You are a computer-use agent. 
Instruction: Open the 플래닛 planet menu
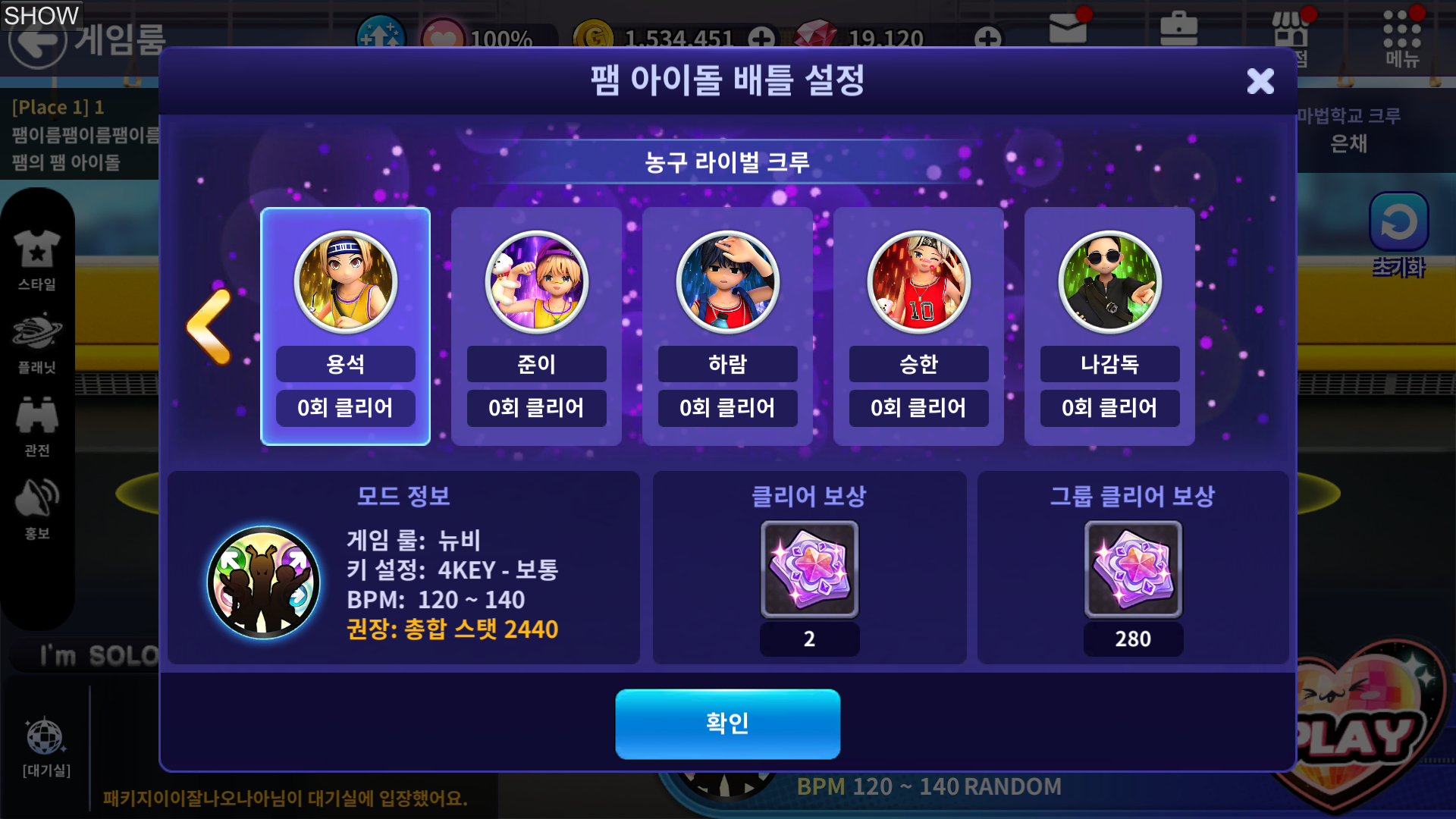click(x=36, y=343)
